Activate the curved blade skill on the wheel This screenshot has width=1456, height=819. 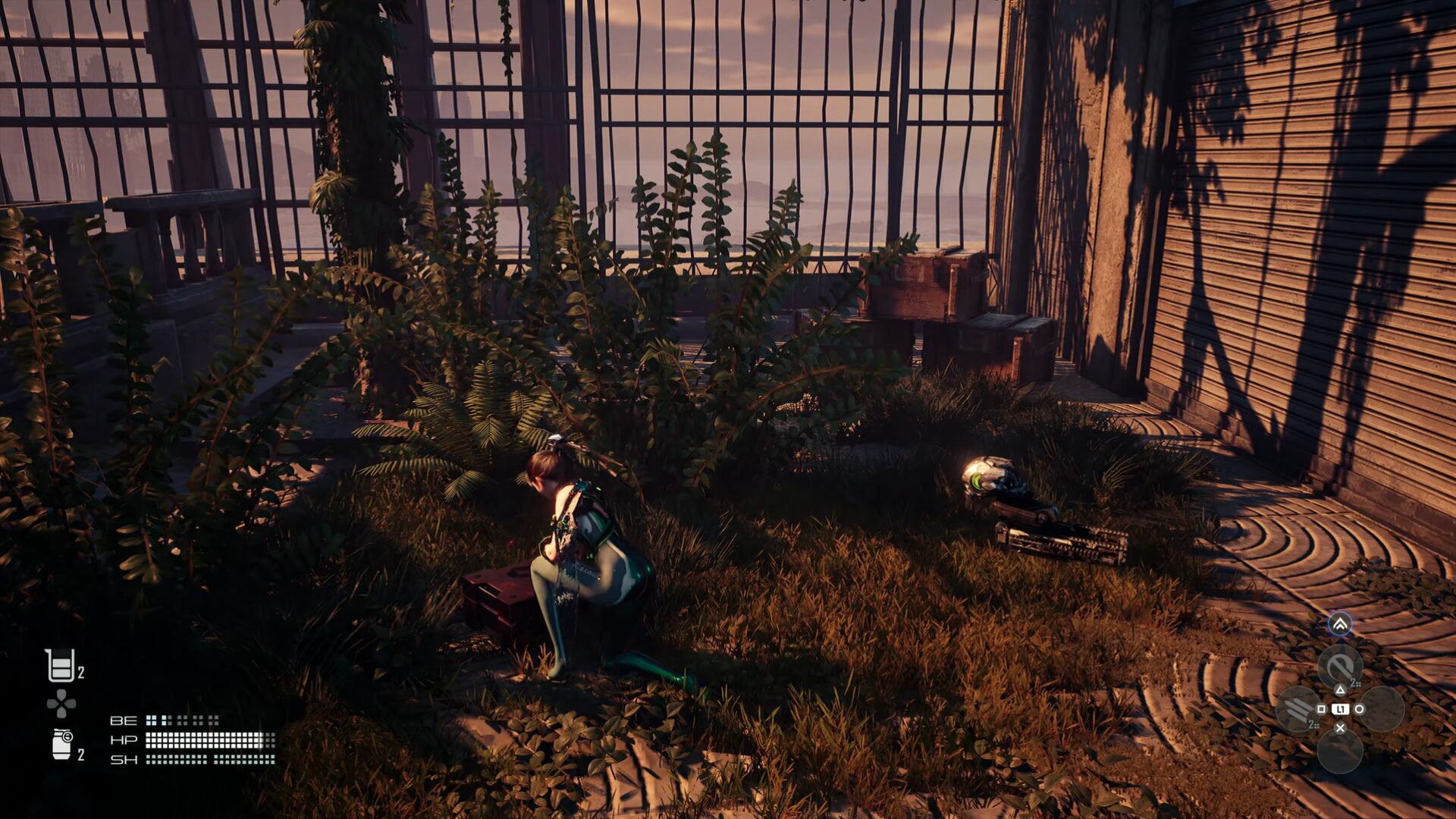point(1340,667)
